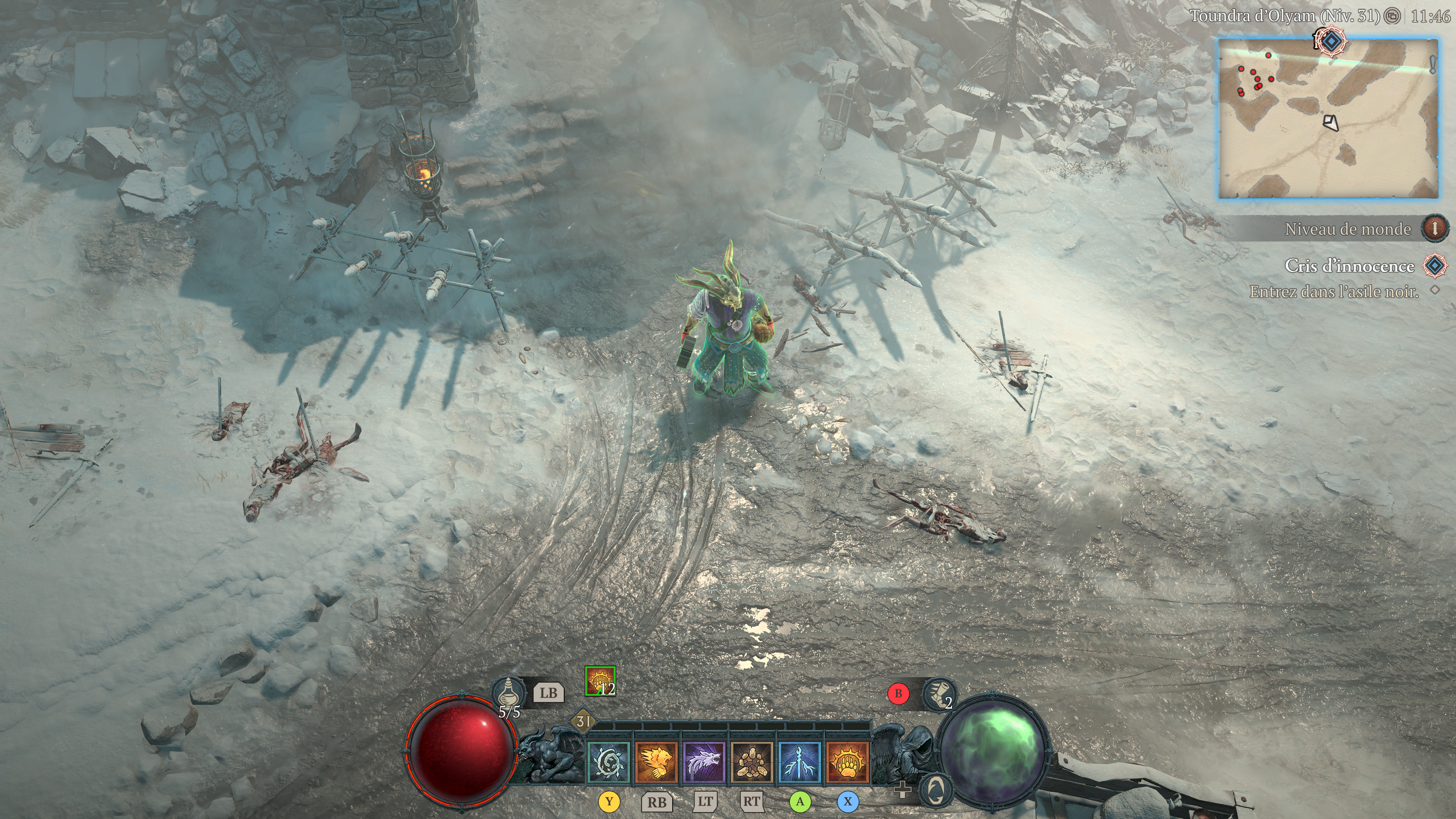Cast the purple howling wolf skill
The height and width of the screenshot is (819, 1456).
click(x=704, y=763)
